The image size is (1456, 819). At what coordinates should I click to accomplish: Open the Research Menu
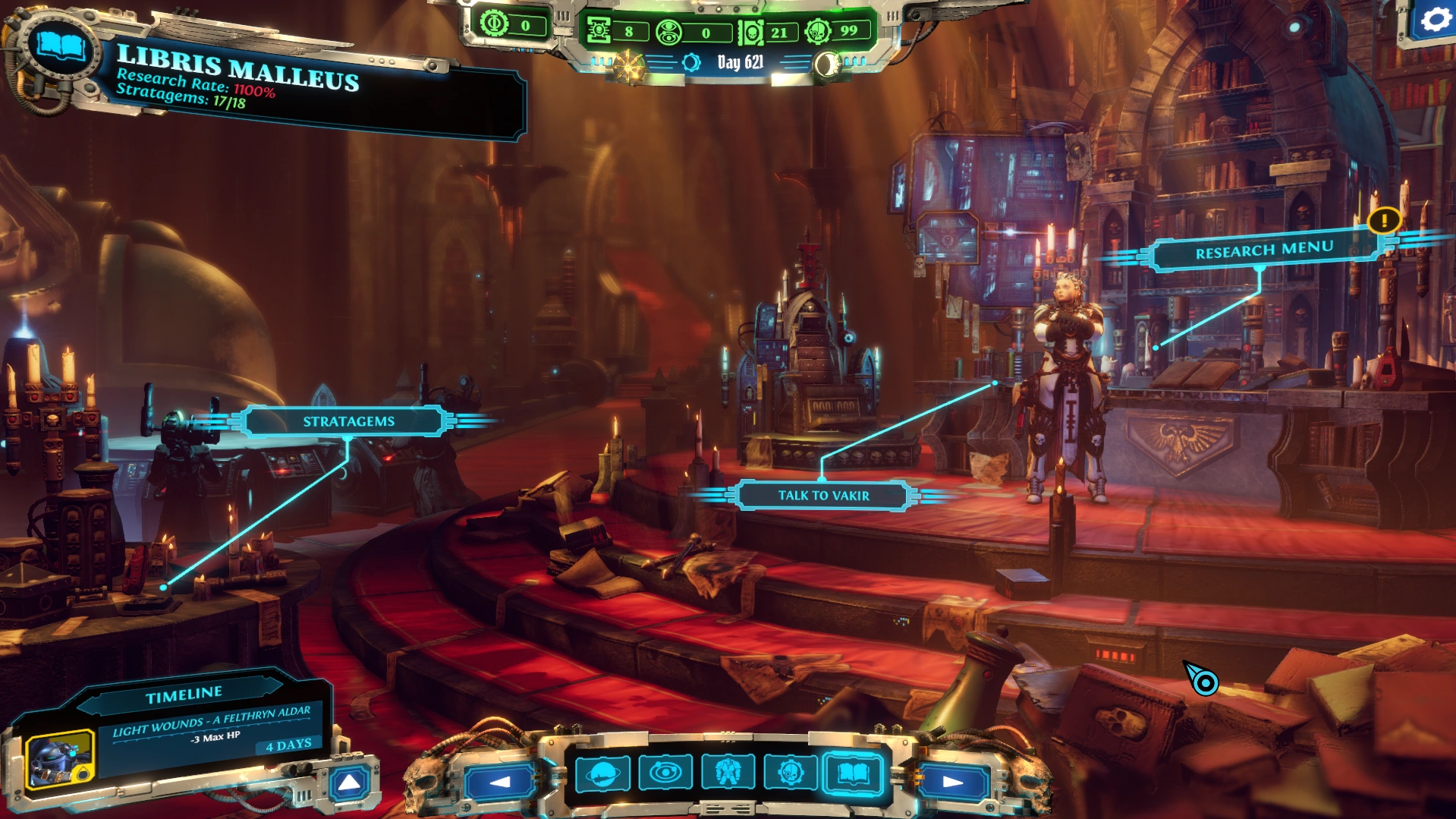(1263, 250)
